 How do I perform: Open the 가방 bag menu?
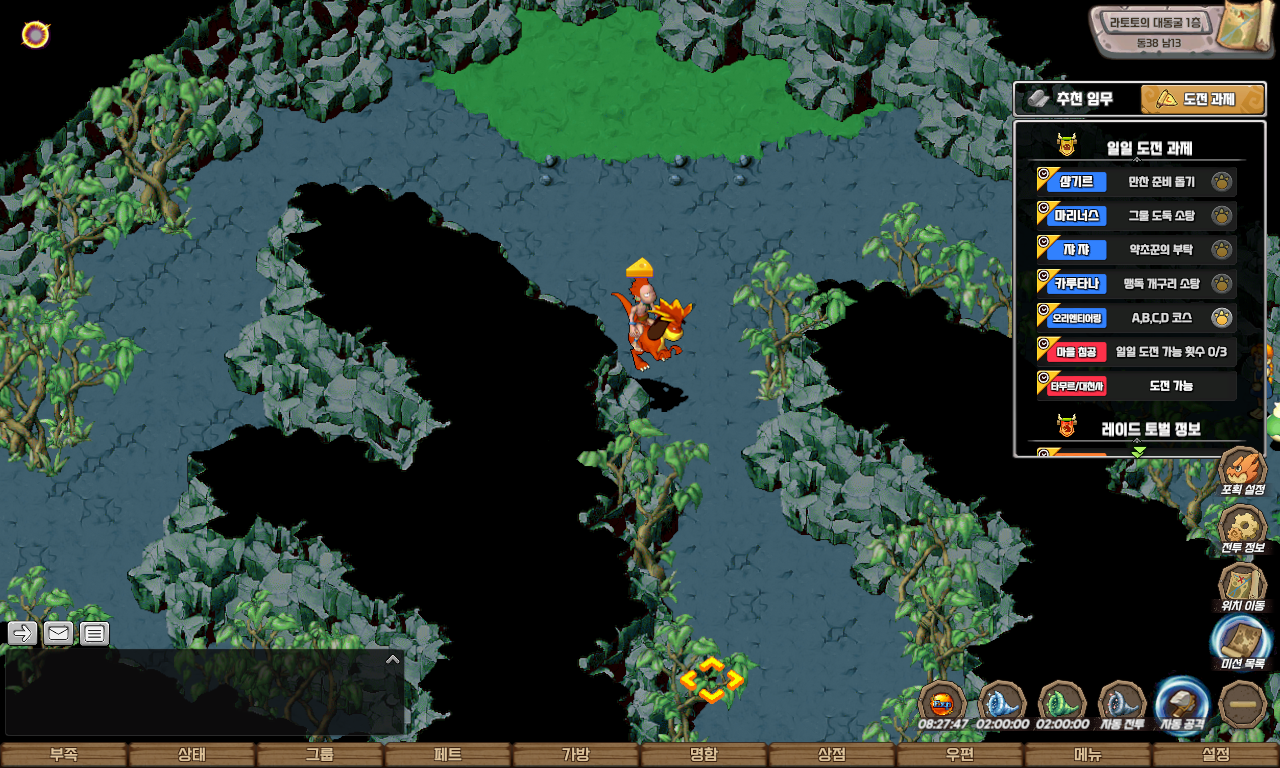(x=576, y=755)
